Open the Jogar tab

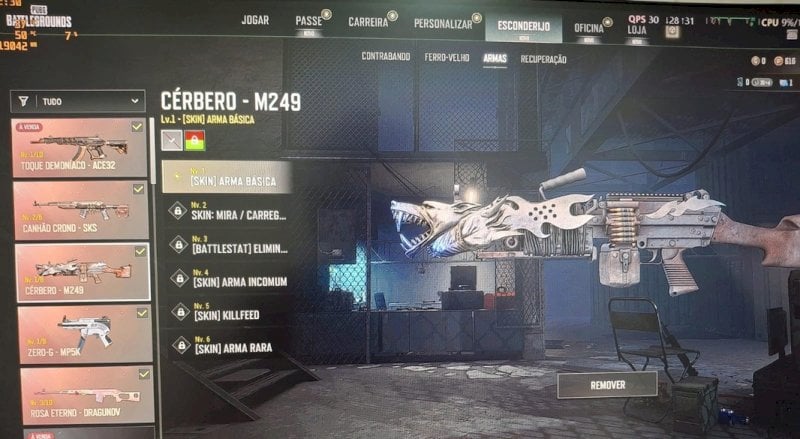click(255, 20)
